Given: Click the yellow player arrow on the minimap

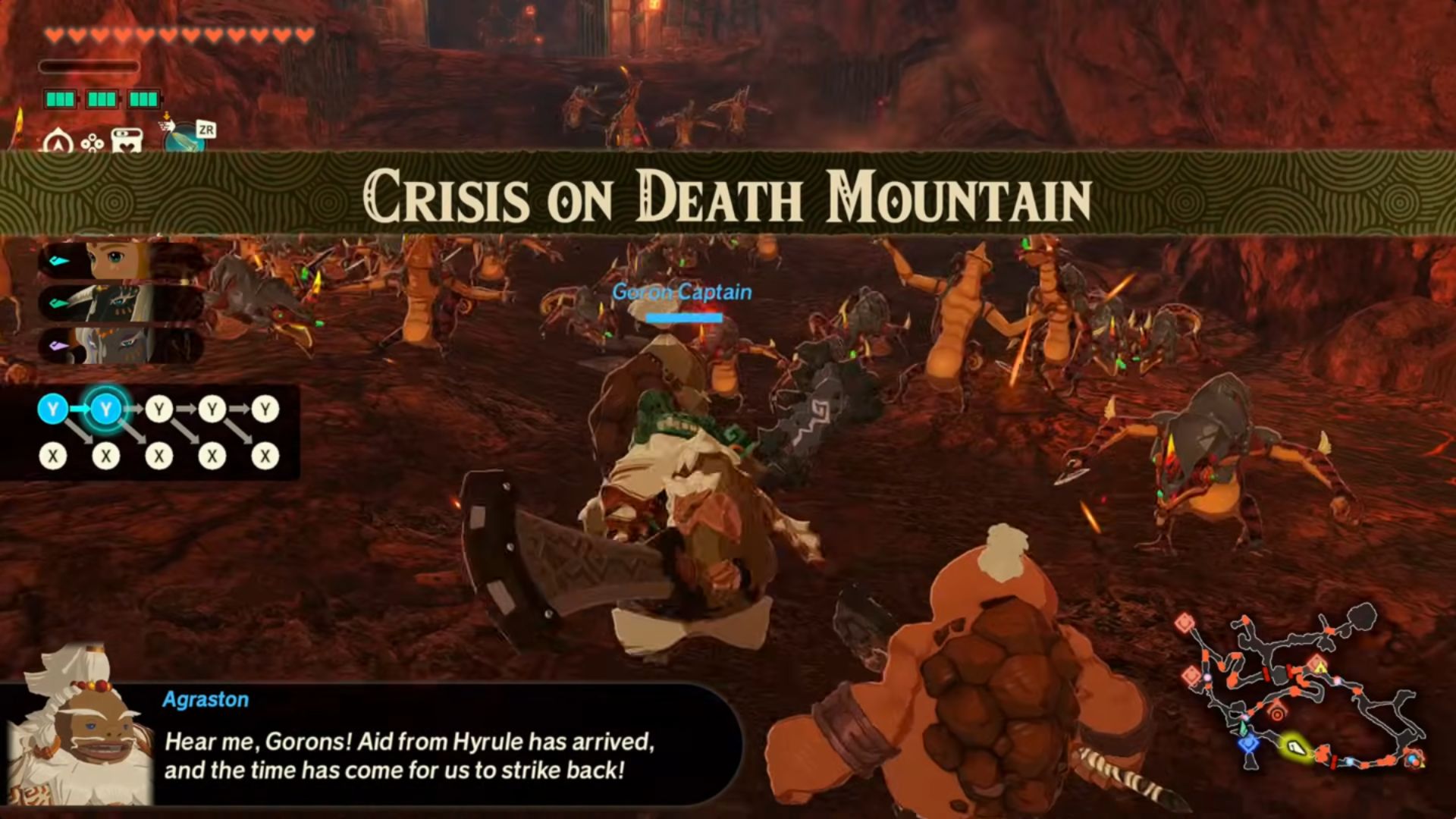Looking at the screenshot, I should [1296, 749].
